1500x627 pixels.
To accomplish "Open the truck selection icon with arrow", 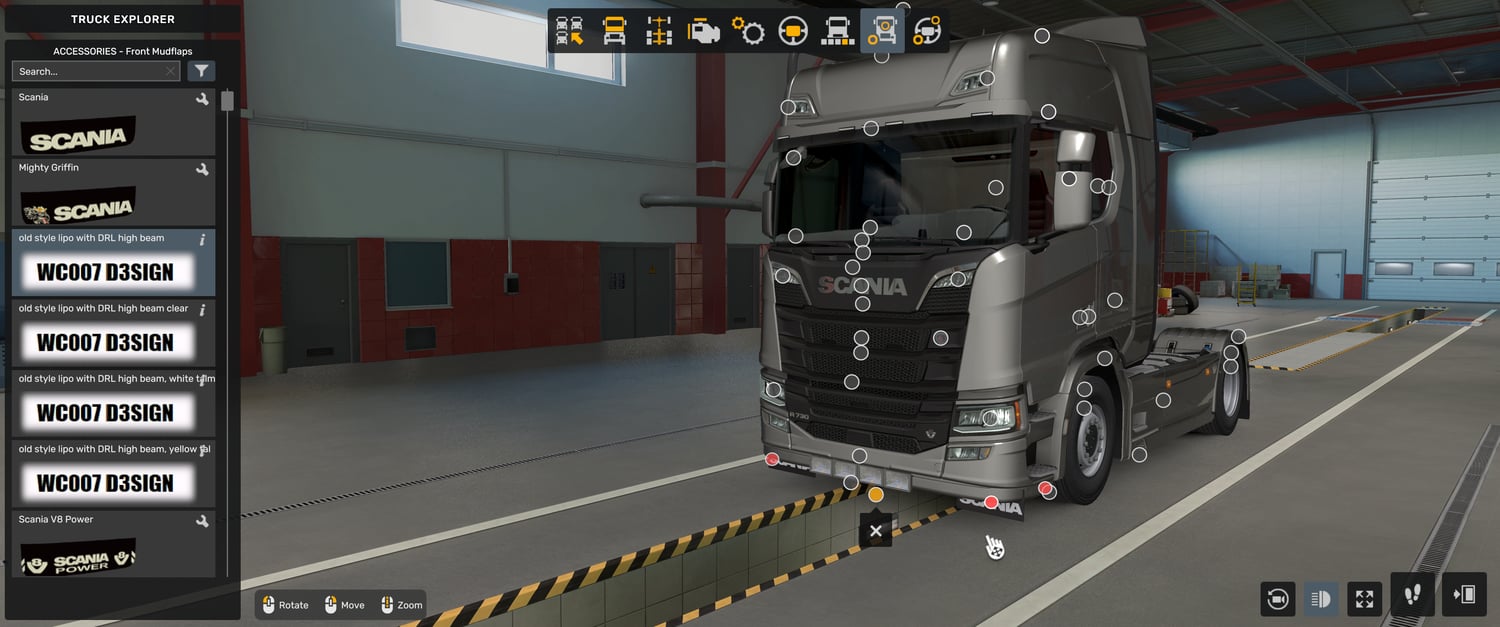I will click(x=570, y=31).
